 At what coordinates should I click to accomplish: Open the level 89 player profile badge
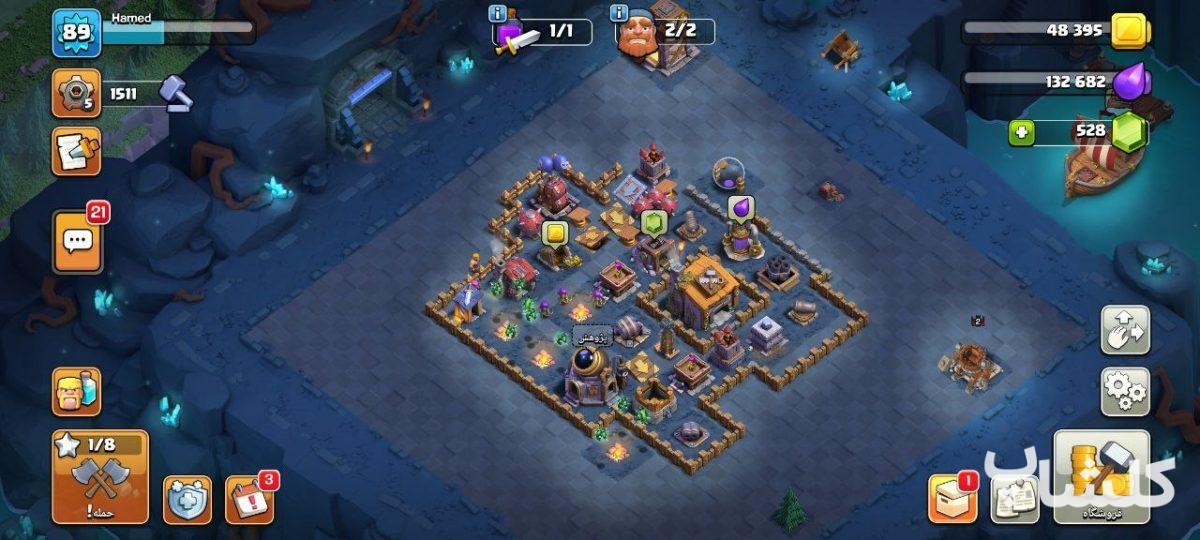[x=77, y=33]
